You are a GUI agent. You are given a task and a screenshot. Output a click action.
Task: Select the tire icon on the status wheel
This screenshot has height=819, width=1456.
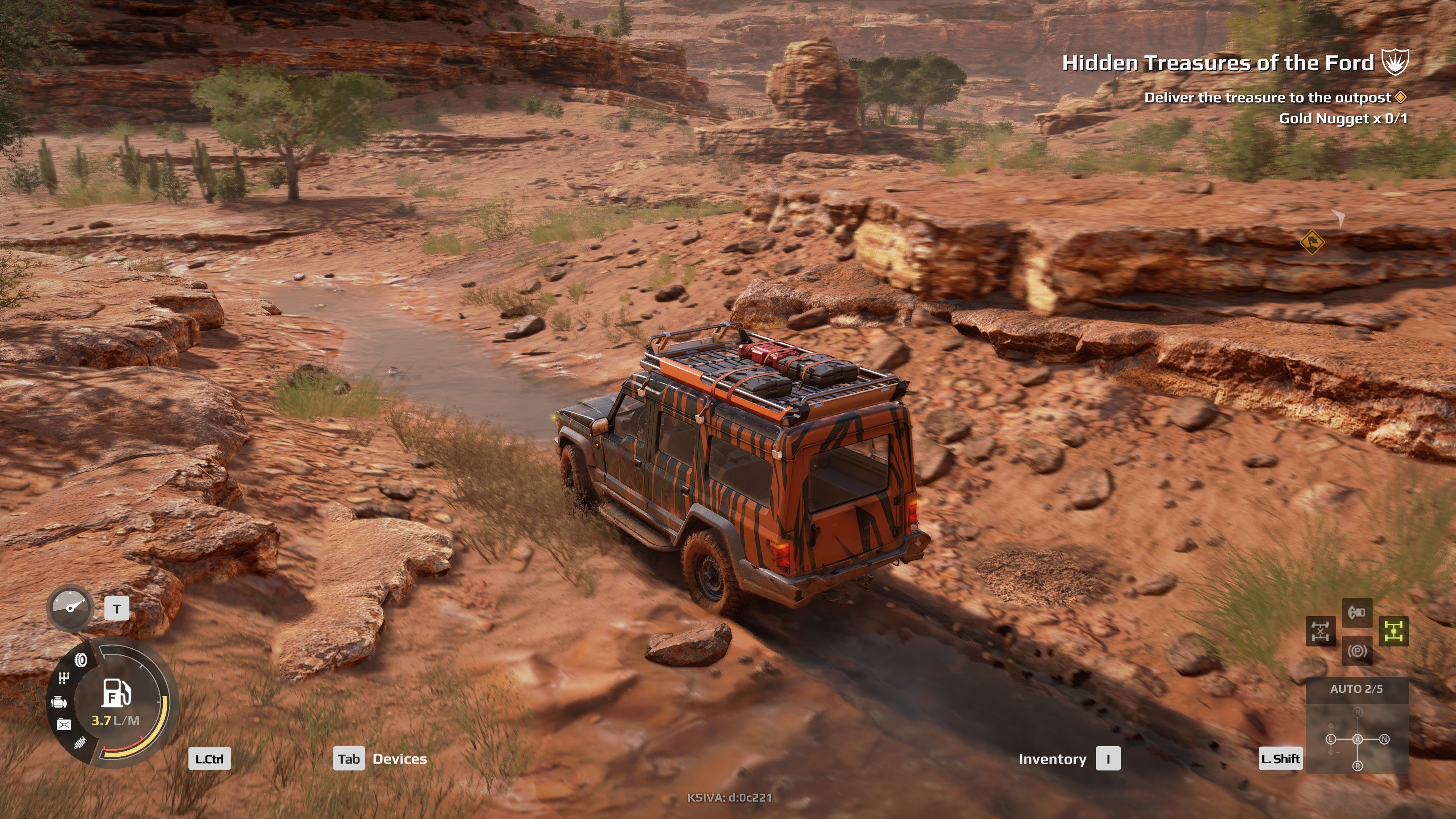click(80, 660)
